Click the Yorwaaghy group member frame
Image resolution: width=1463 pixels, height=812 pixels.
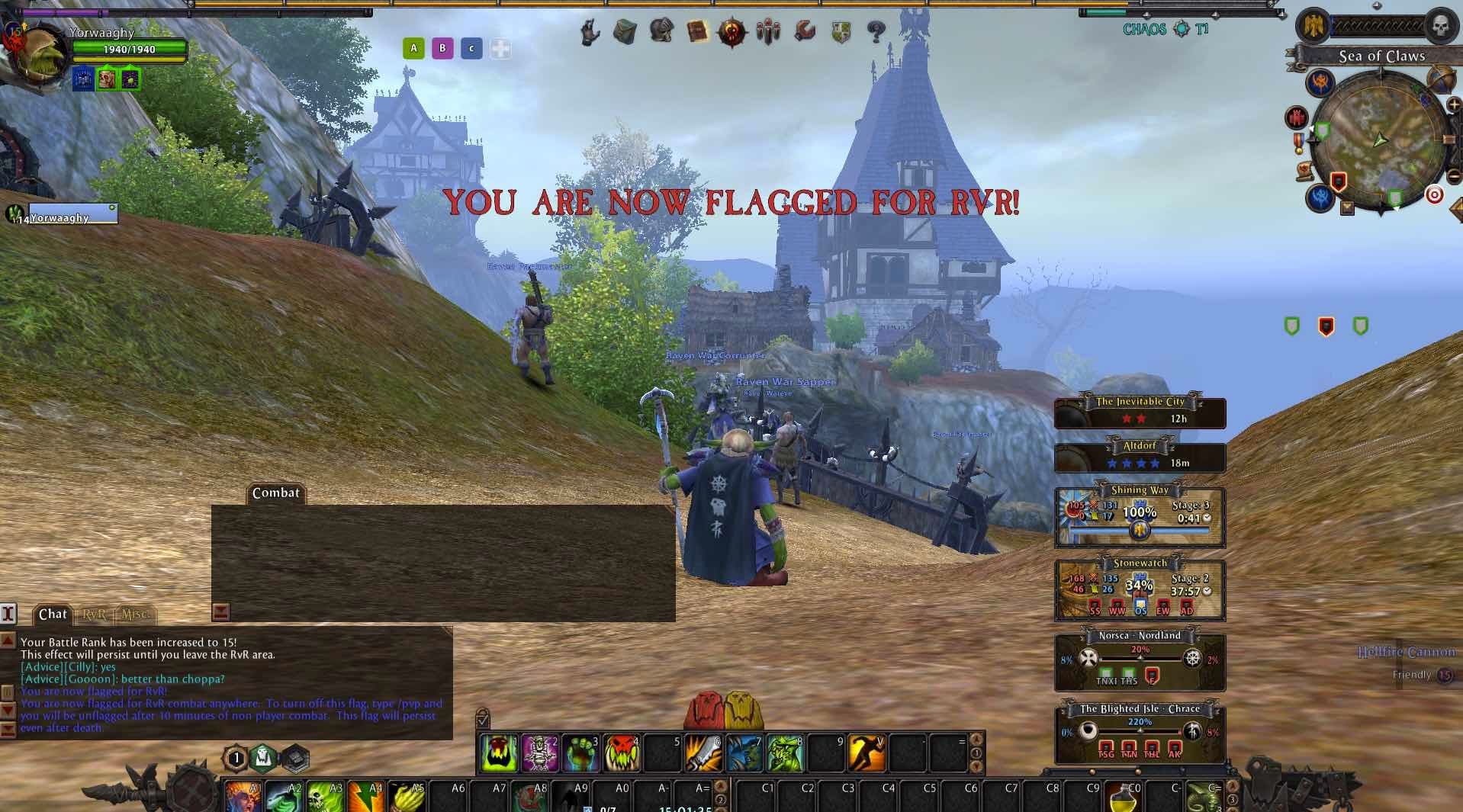73,214
